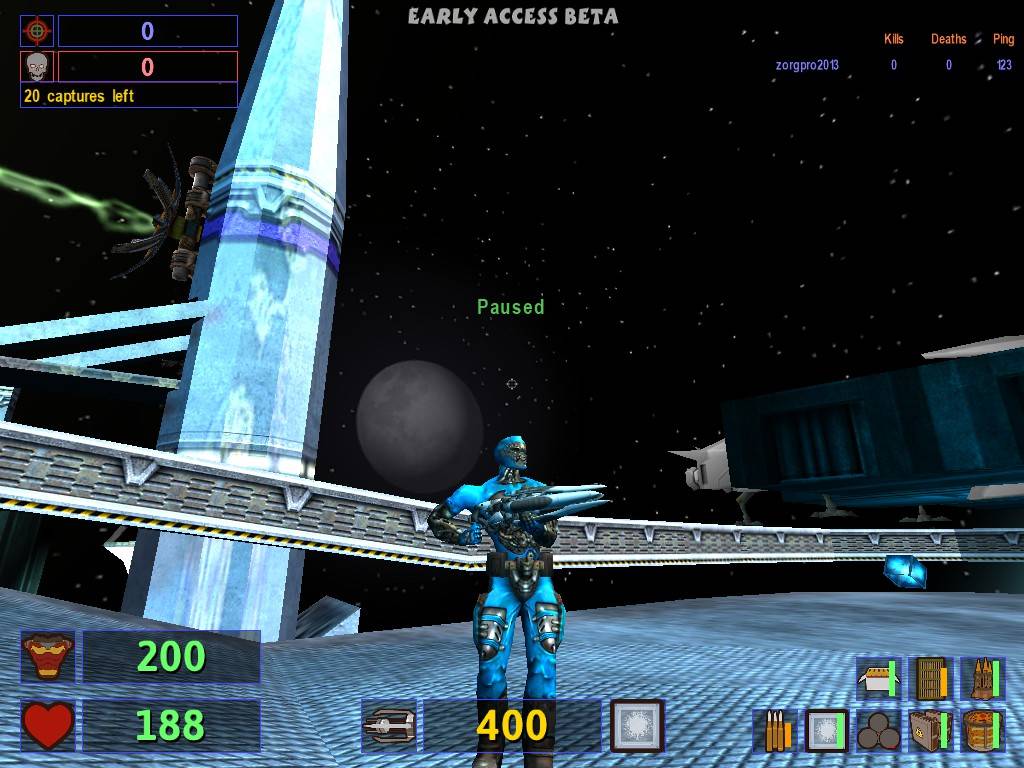Pick the orange round canister ammo icon
Image resolution: width=1024 pixels, height=768 pixels.
click(x=982, y=731)
